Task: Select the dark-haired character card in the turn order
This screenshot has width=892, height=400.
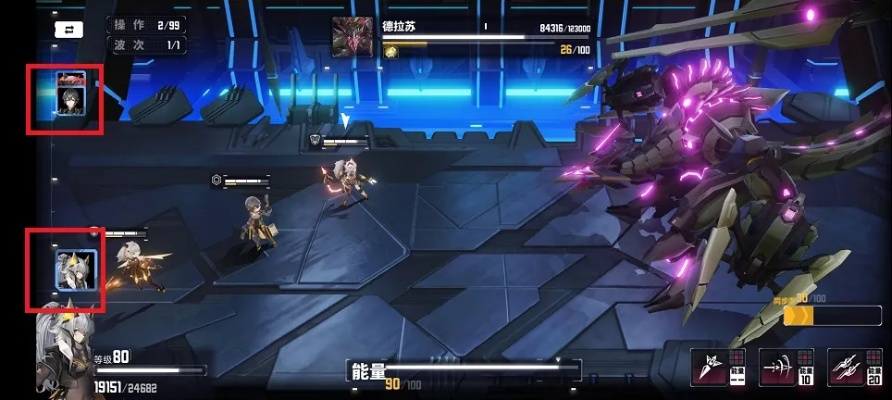Action: point(70,96)
